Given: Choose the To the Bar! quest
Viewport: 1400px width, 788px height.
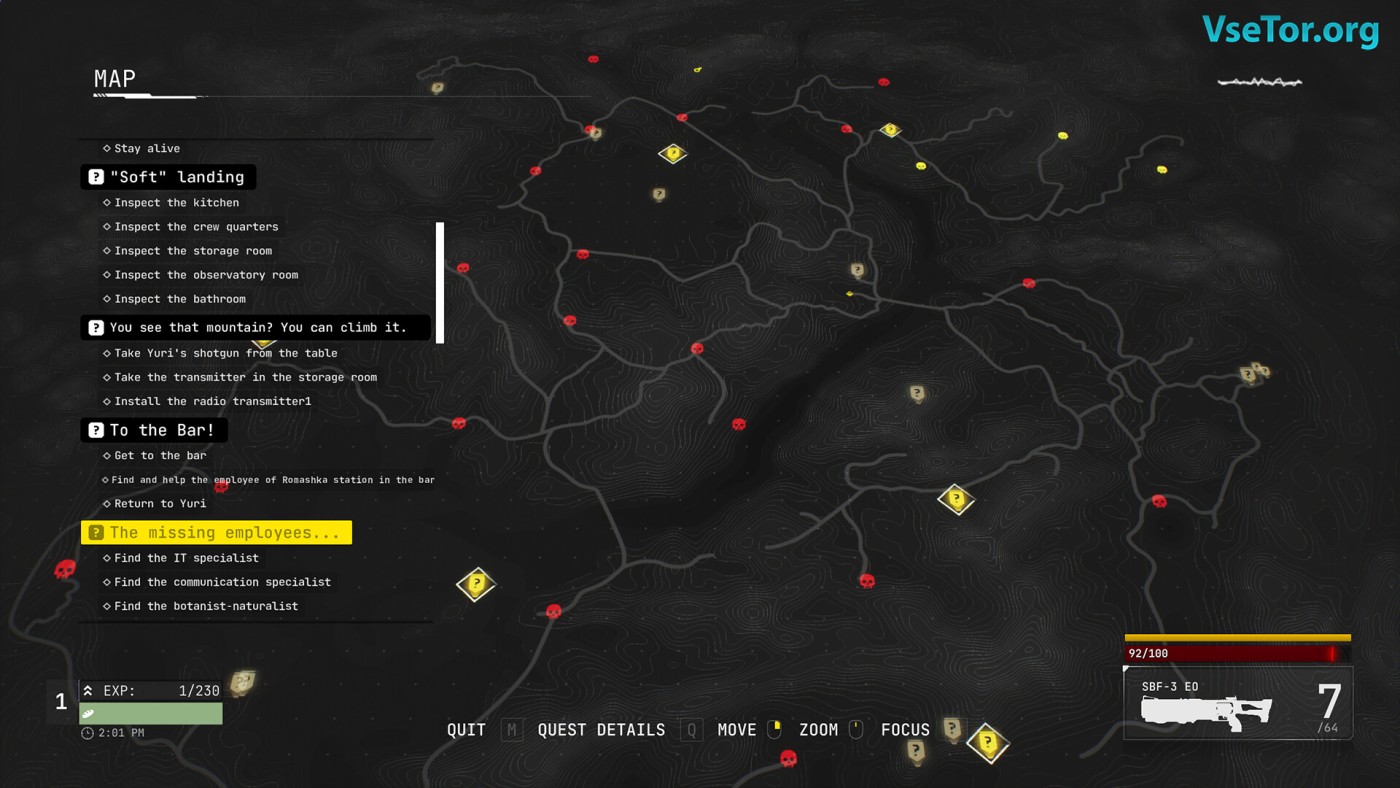Looking at the screenshot, I should pyautogui.click(x=154, y=430).
